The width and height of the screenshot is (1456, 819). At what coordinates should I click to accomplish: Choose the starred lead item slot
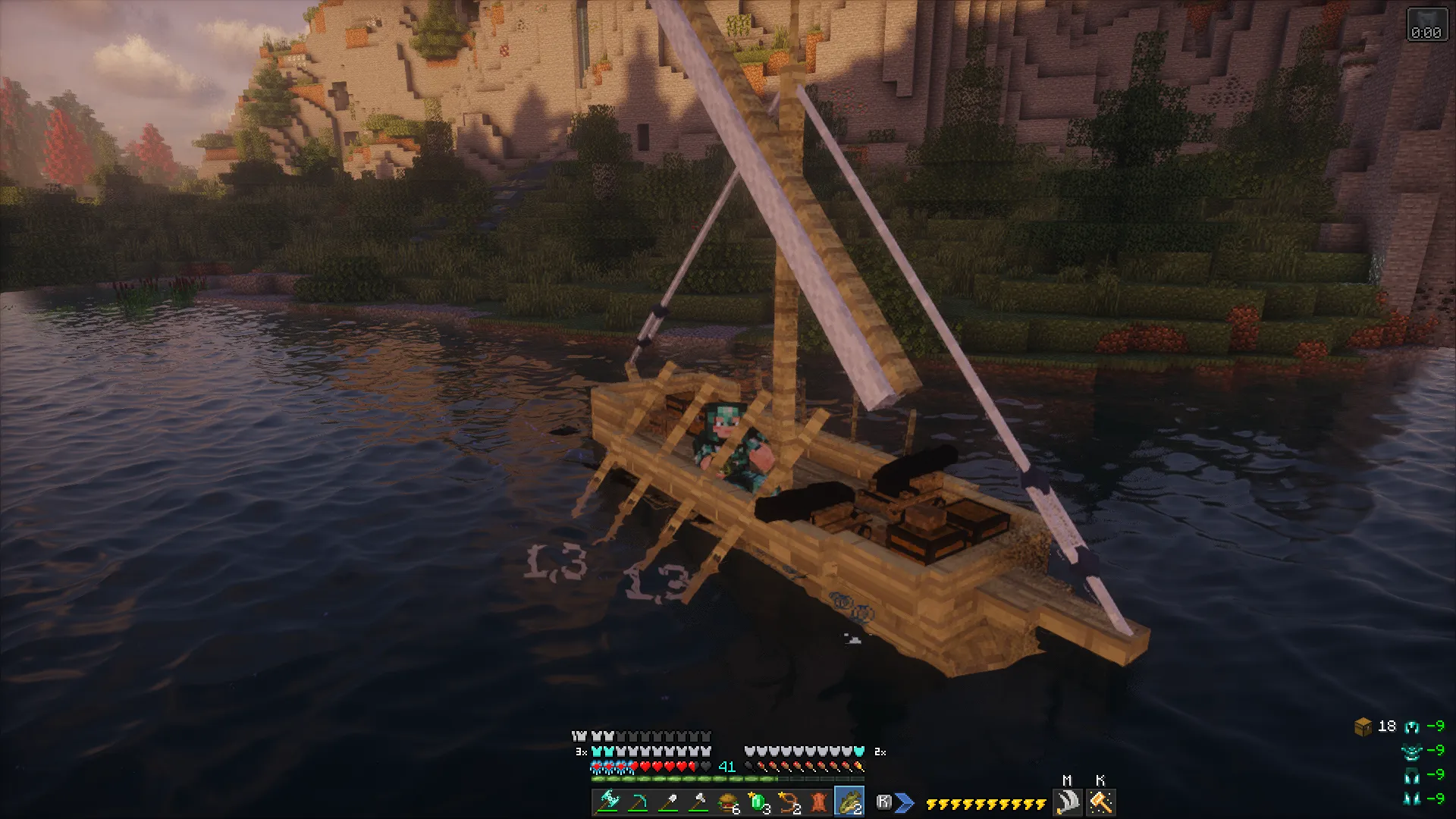coord(789,802)
